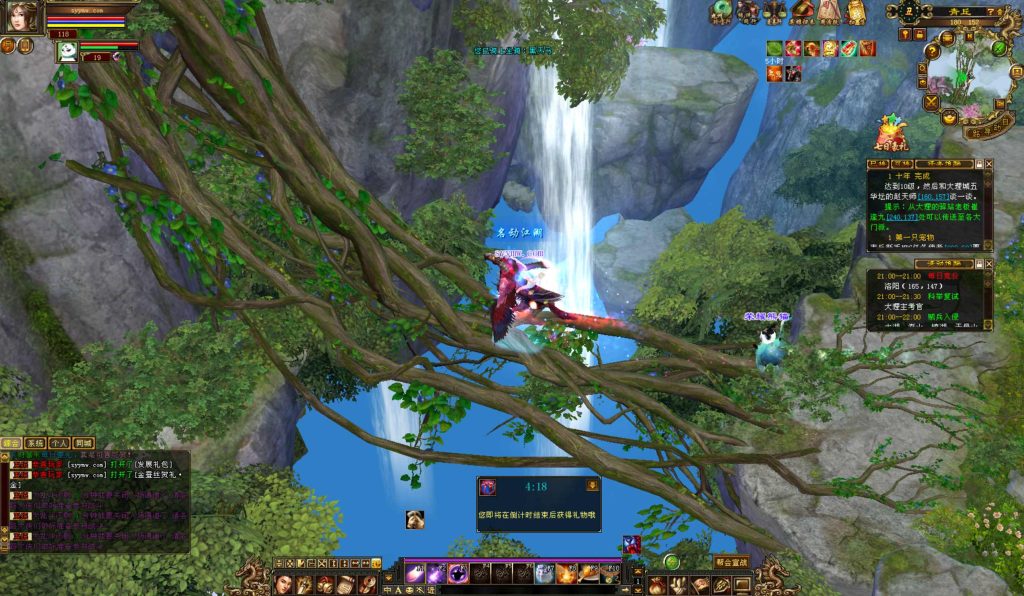Open the character portrait menu icon in bottom bar
Screen dimensions: 1024x596
tap(283, 584)
